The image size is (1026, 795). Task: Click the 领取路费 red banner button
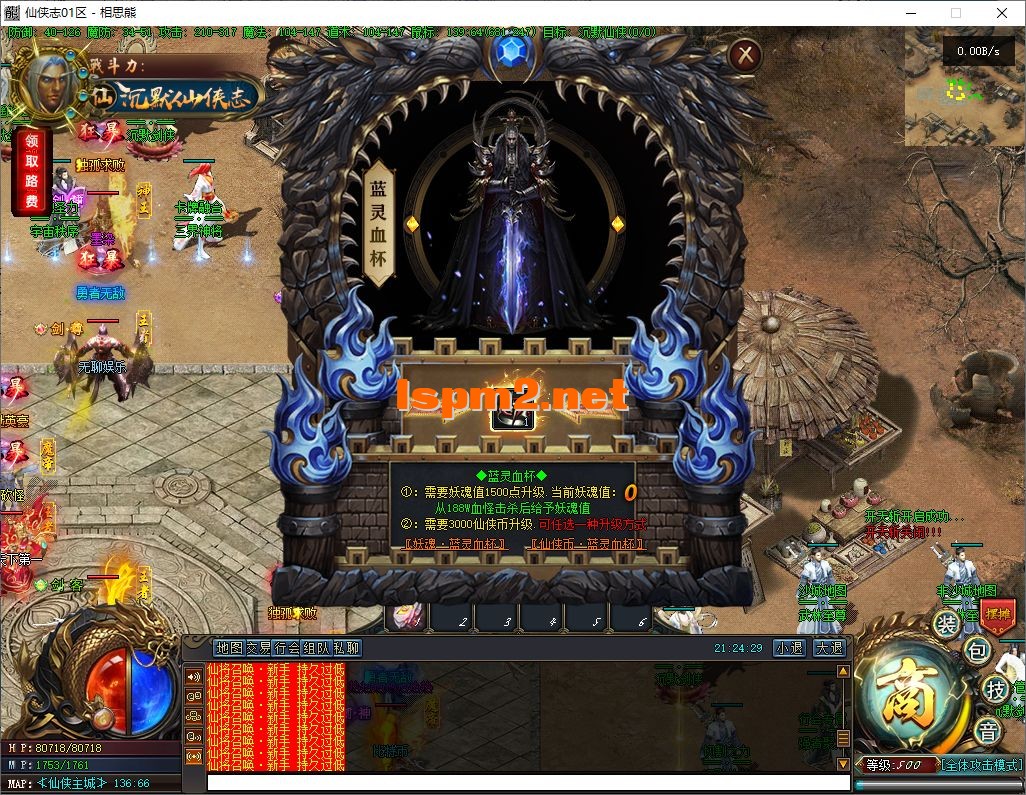pyautogui.click(x=32, y=170)
